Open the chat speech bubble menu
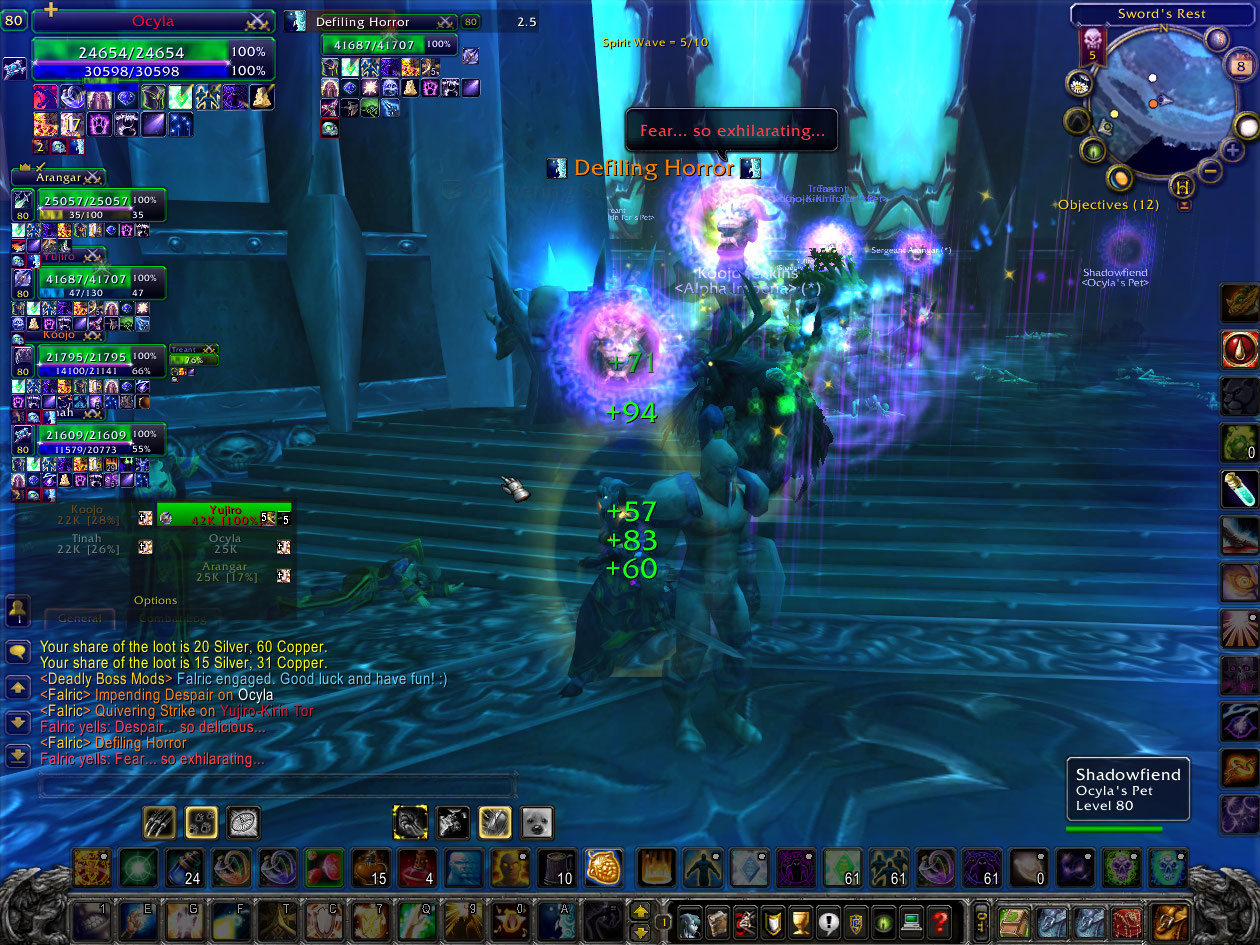1260x945 pixels. click(17, 652)
